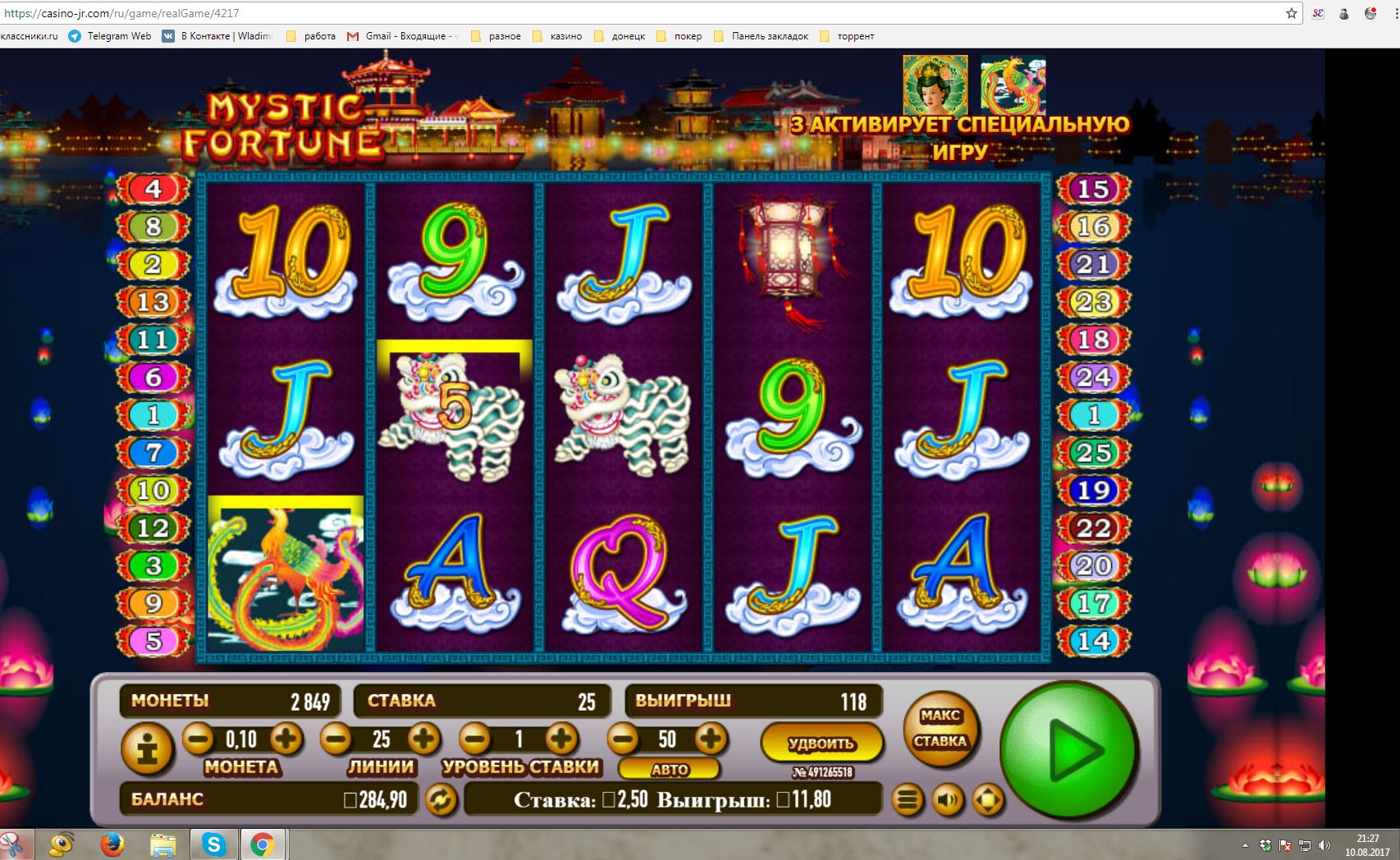Select payline number 15 marker
The image size is (1400, 860).
coord(1093,189)
